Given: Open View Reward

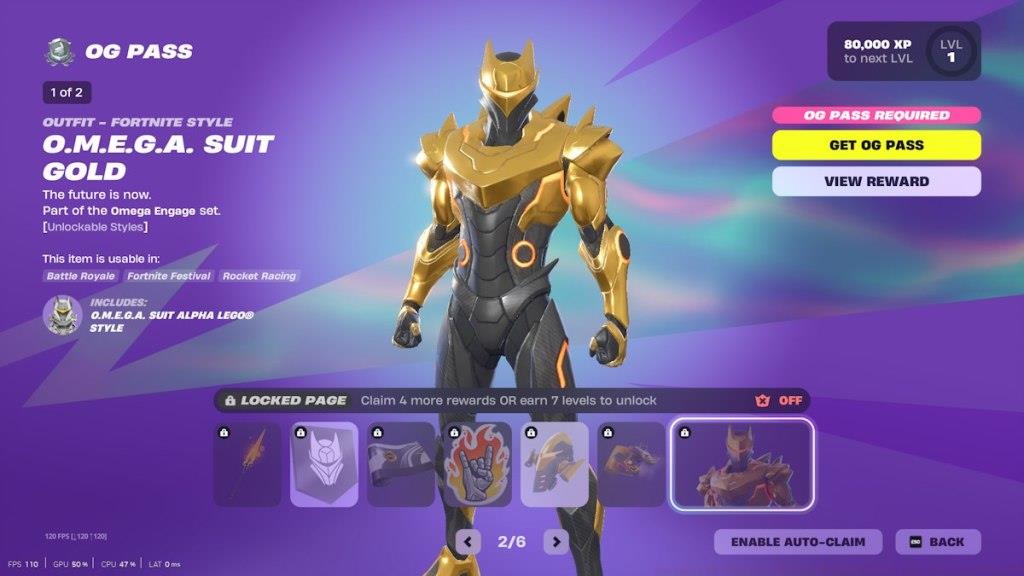Looking at the screenshot, I should (876, 181).
